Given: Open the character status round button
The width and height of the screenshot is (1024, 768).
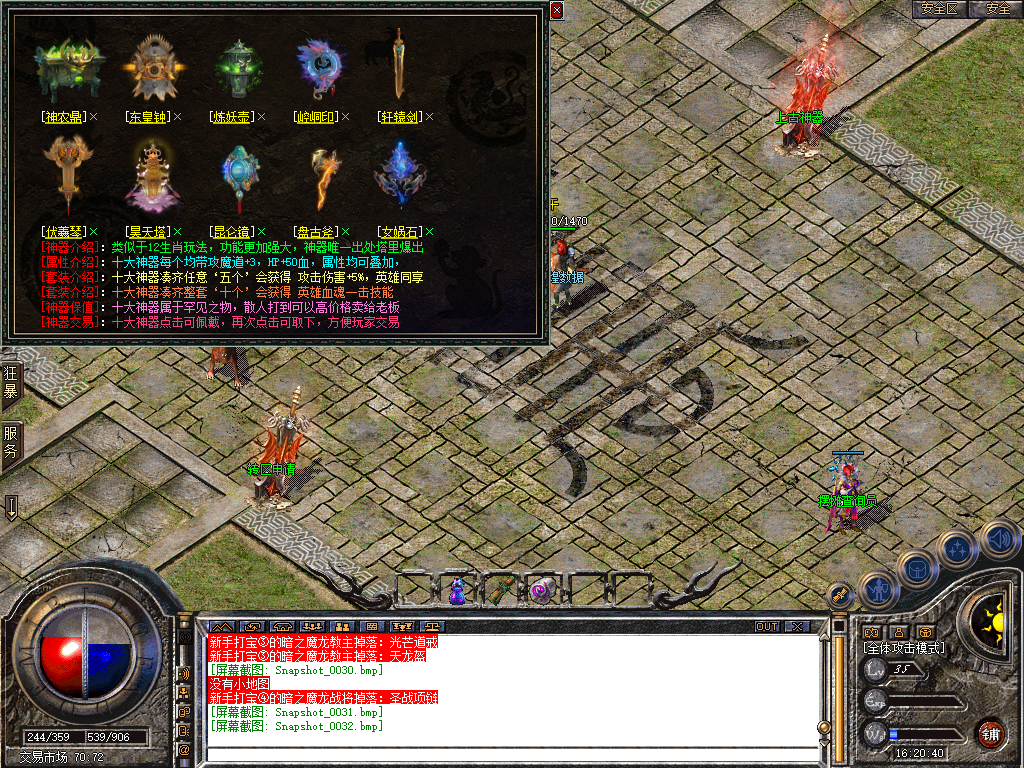Looking at the screenshot, I should tap(878, 590).
